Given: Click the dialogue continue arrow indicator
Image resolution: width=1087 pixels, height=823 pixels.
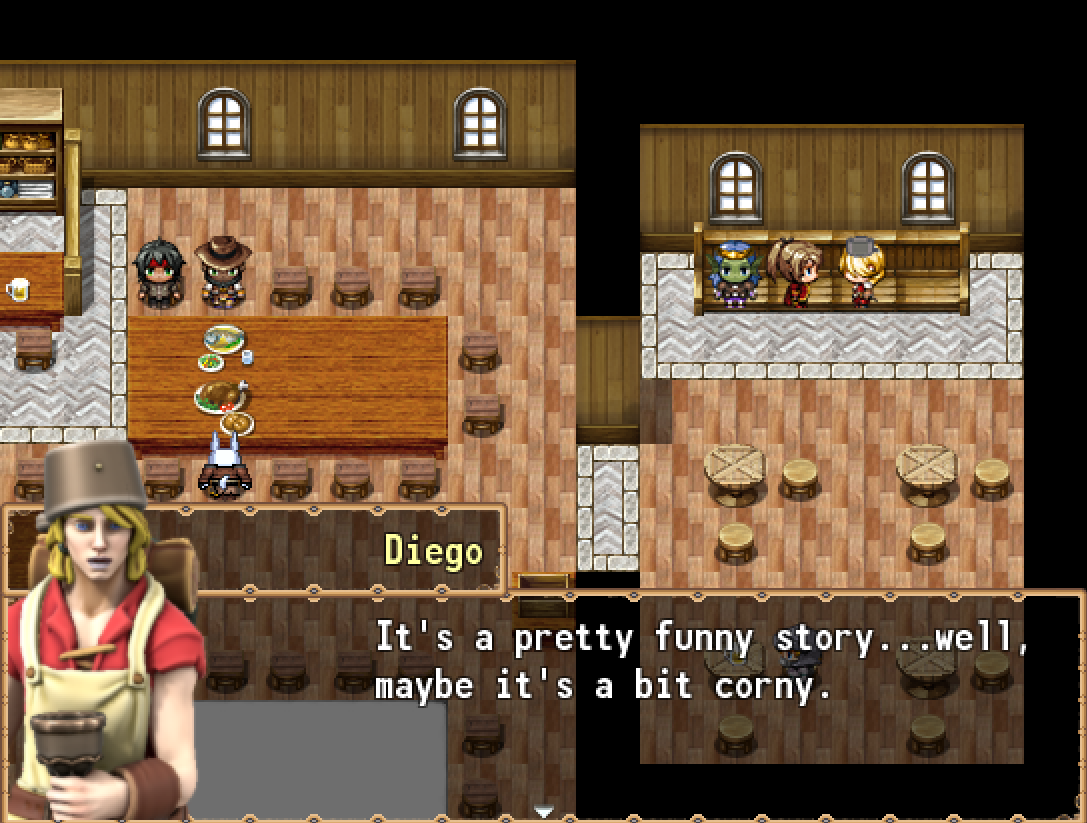Looking at the screenshot, I should (x=544, y=811).
